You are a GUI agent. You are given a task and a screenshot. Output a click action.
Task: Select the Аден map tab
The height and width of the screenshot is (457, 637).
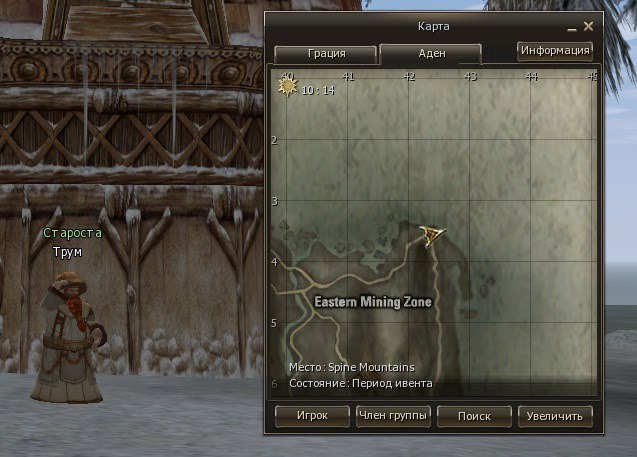(x=430, y=54)
